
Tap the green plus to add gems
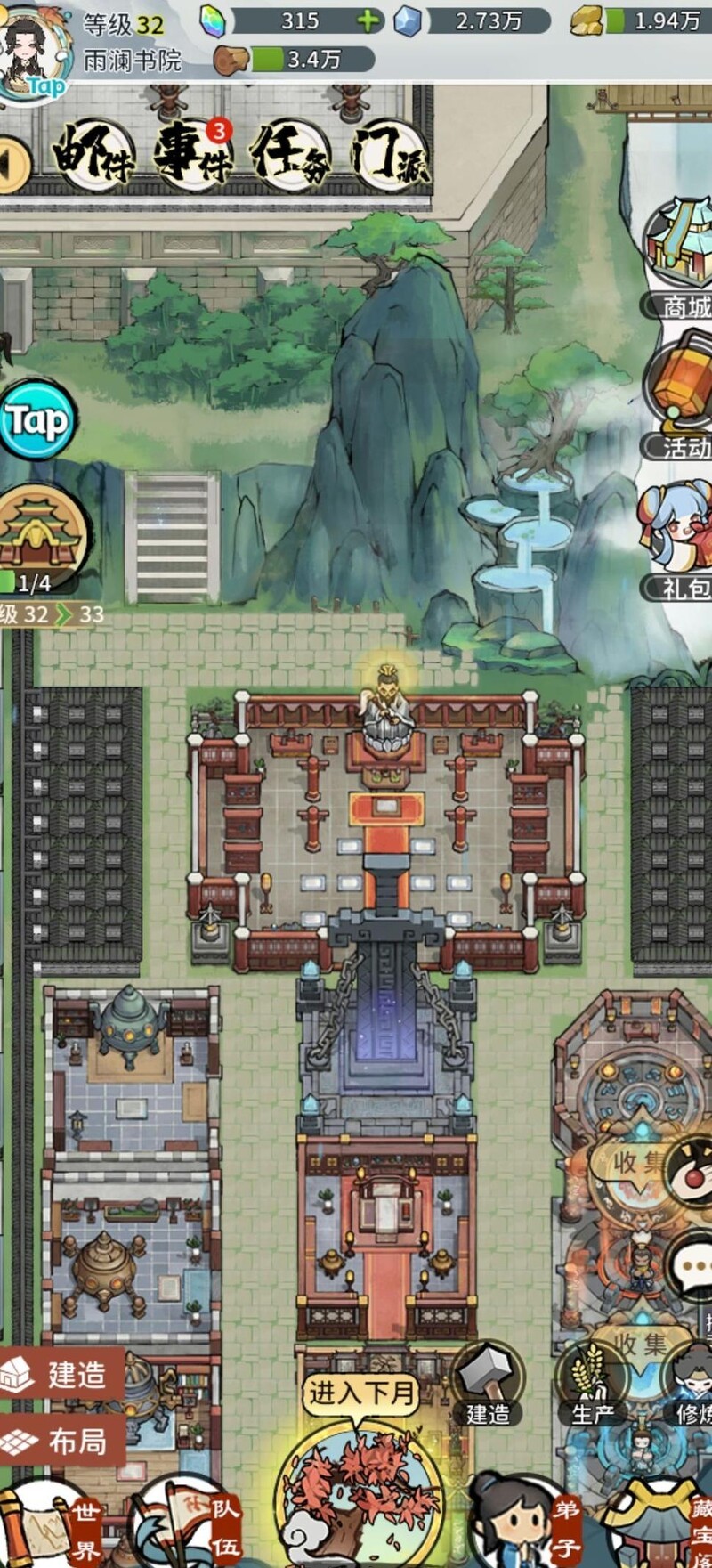[368, 21]
